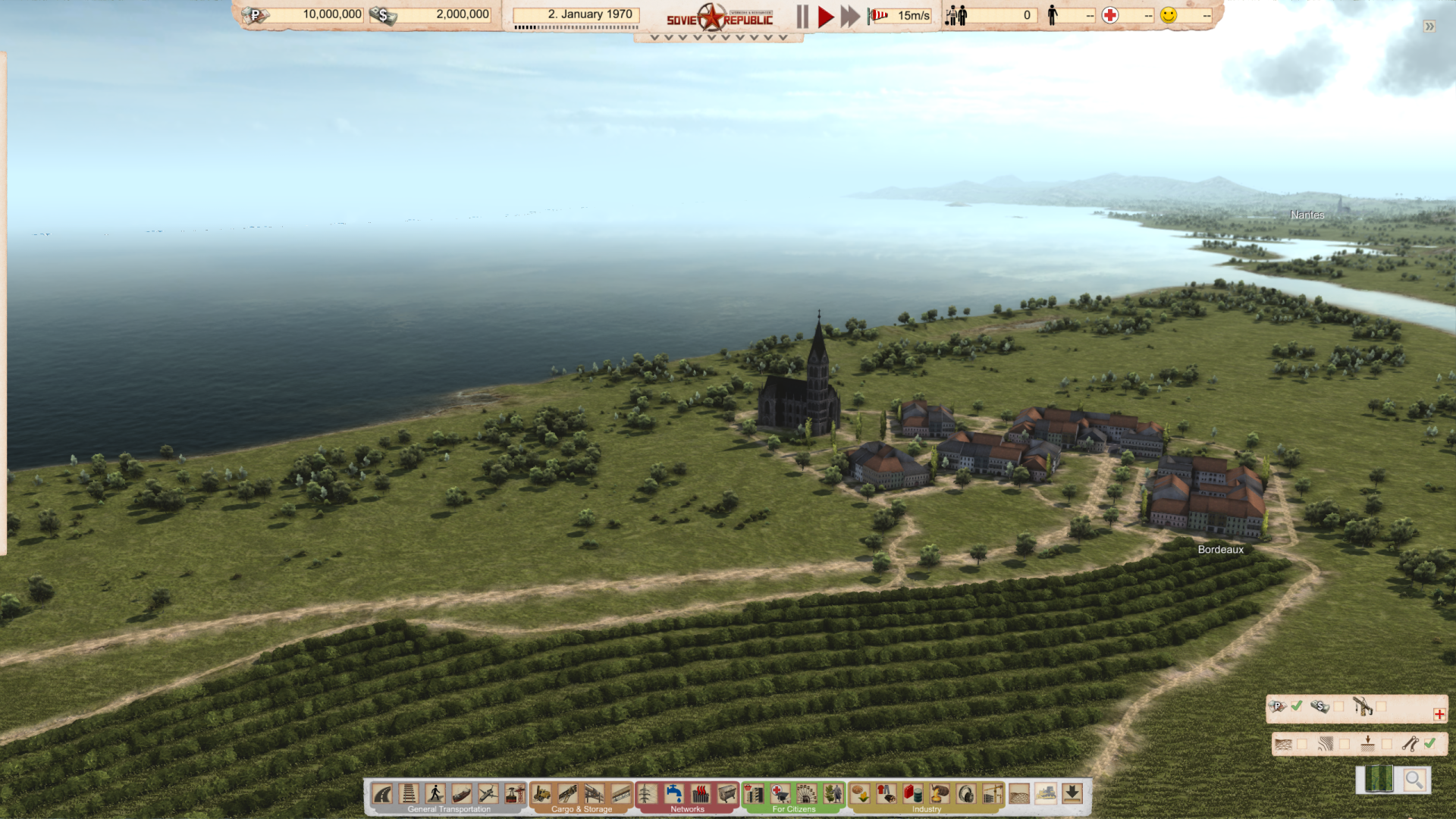Choose the cable car transport category
Viewport: 1456px width, 819px height.
coord(515,794)
